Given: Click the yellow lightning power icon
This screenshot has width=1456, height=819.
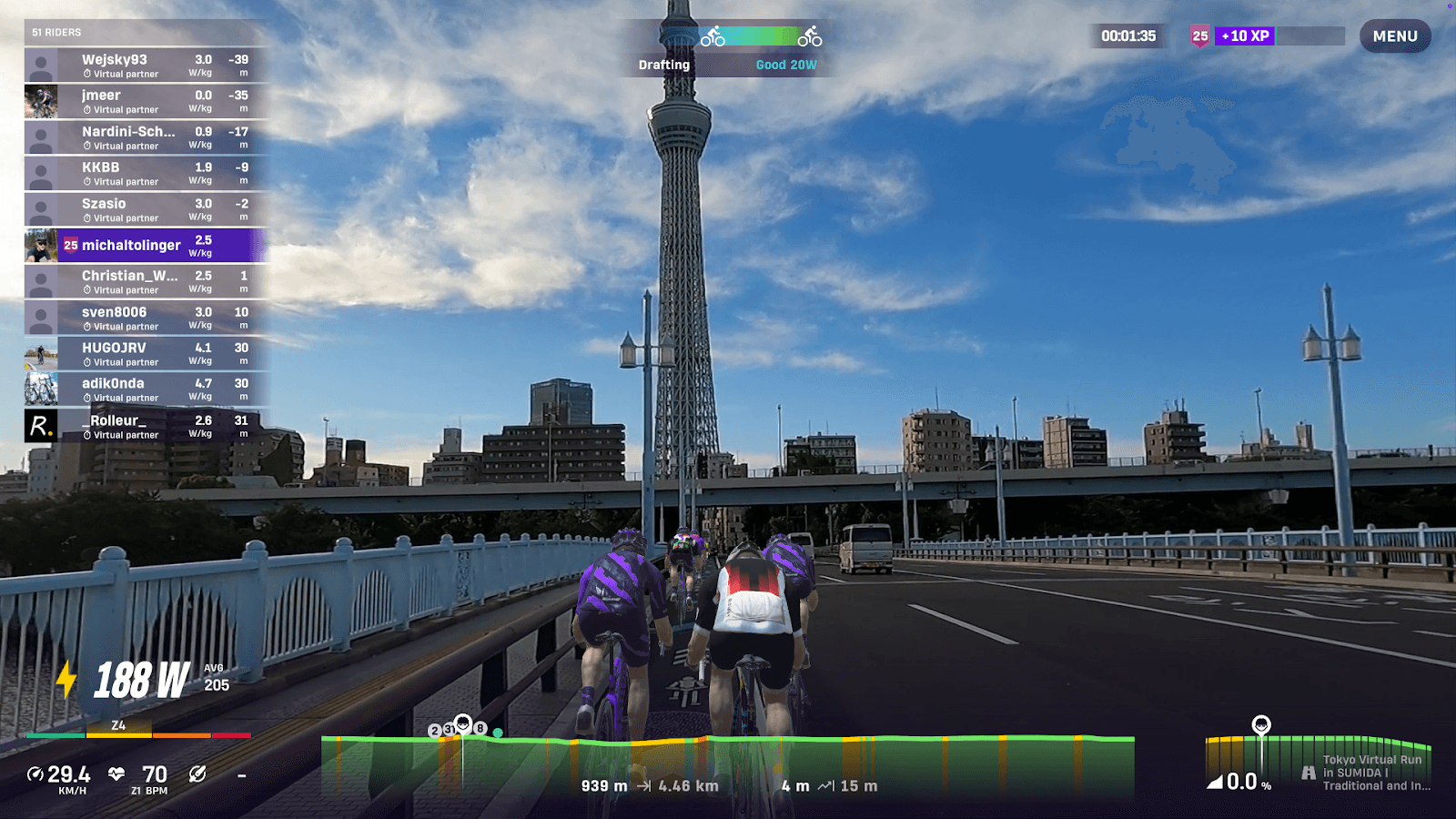Looking at the screenshot, I should click(66, 677).
